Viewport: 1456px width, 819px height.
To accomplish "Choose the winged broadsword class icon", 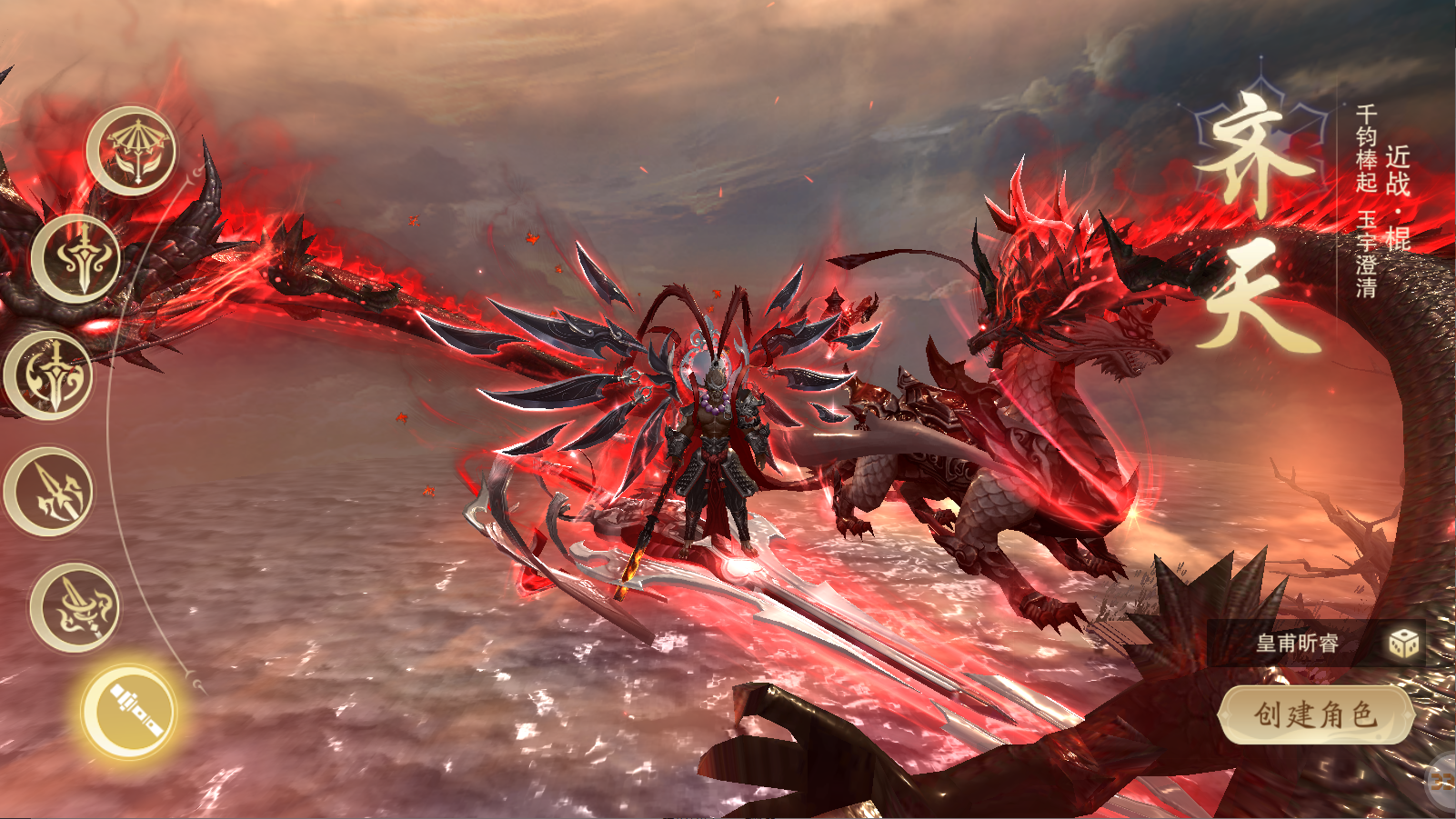I will click(x=78, y=259).
